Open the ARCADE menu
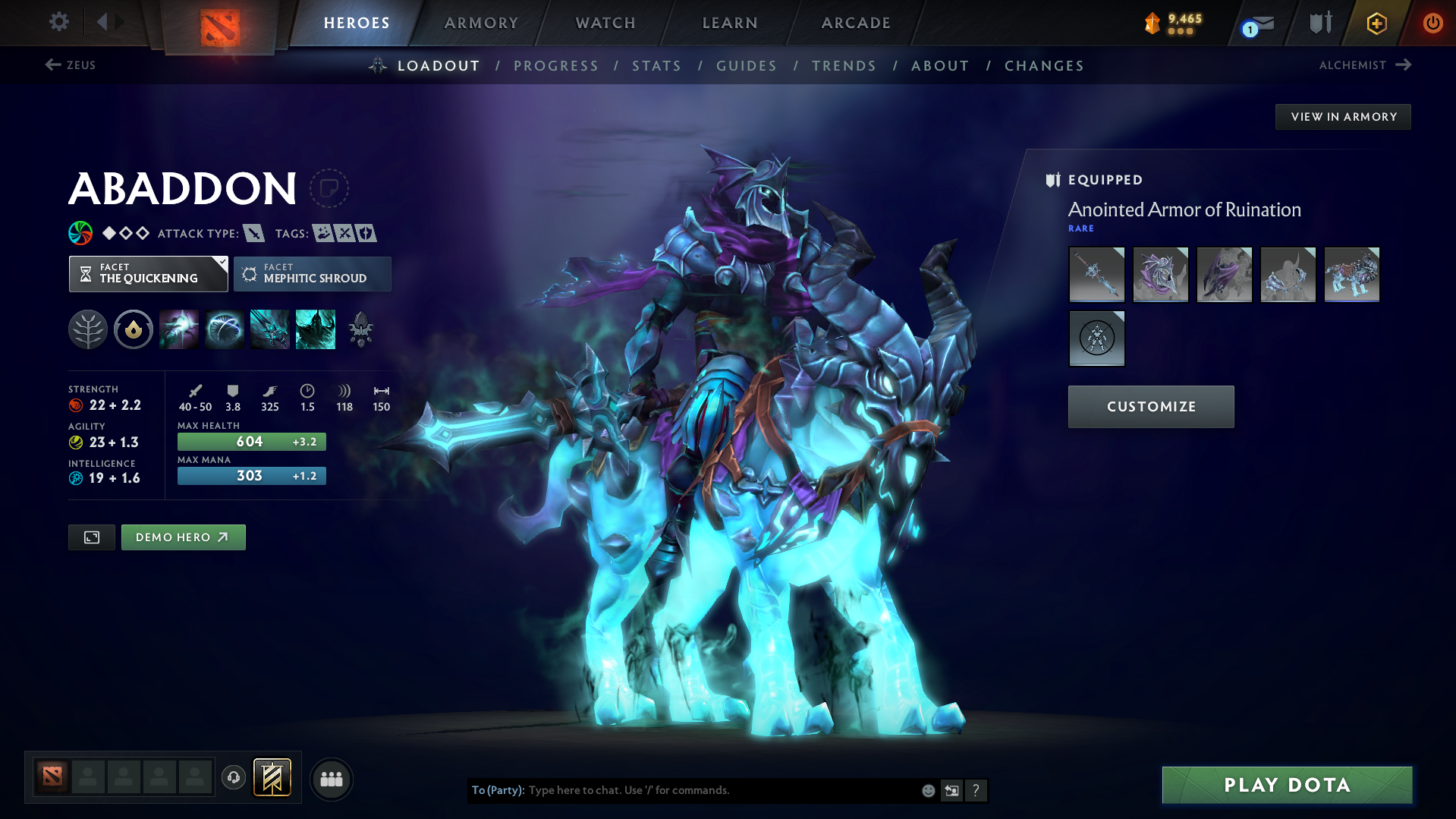This screenshot has width=1456, height=819. [x=855, y=23]
